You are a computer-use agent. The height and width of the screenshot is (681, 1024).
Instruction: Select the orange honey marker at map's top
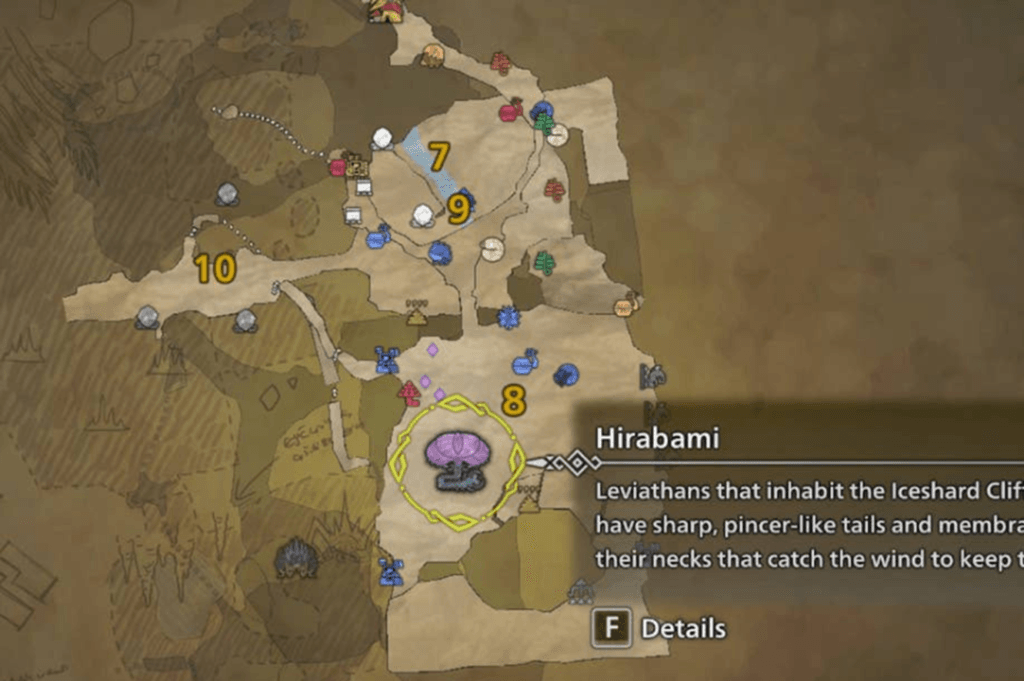(x=432, y=55)
